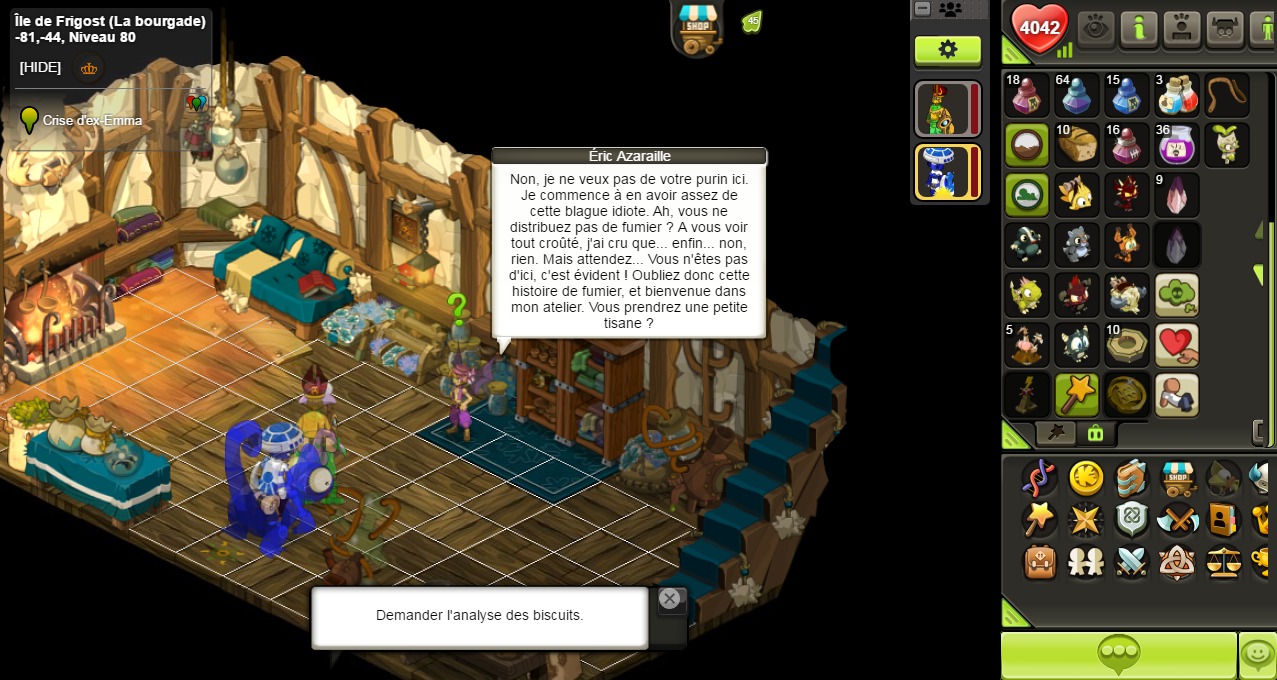This screenshot has height=680, width=1277.
Task: Open the green info button
Action: point(1139,28)
